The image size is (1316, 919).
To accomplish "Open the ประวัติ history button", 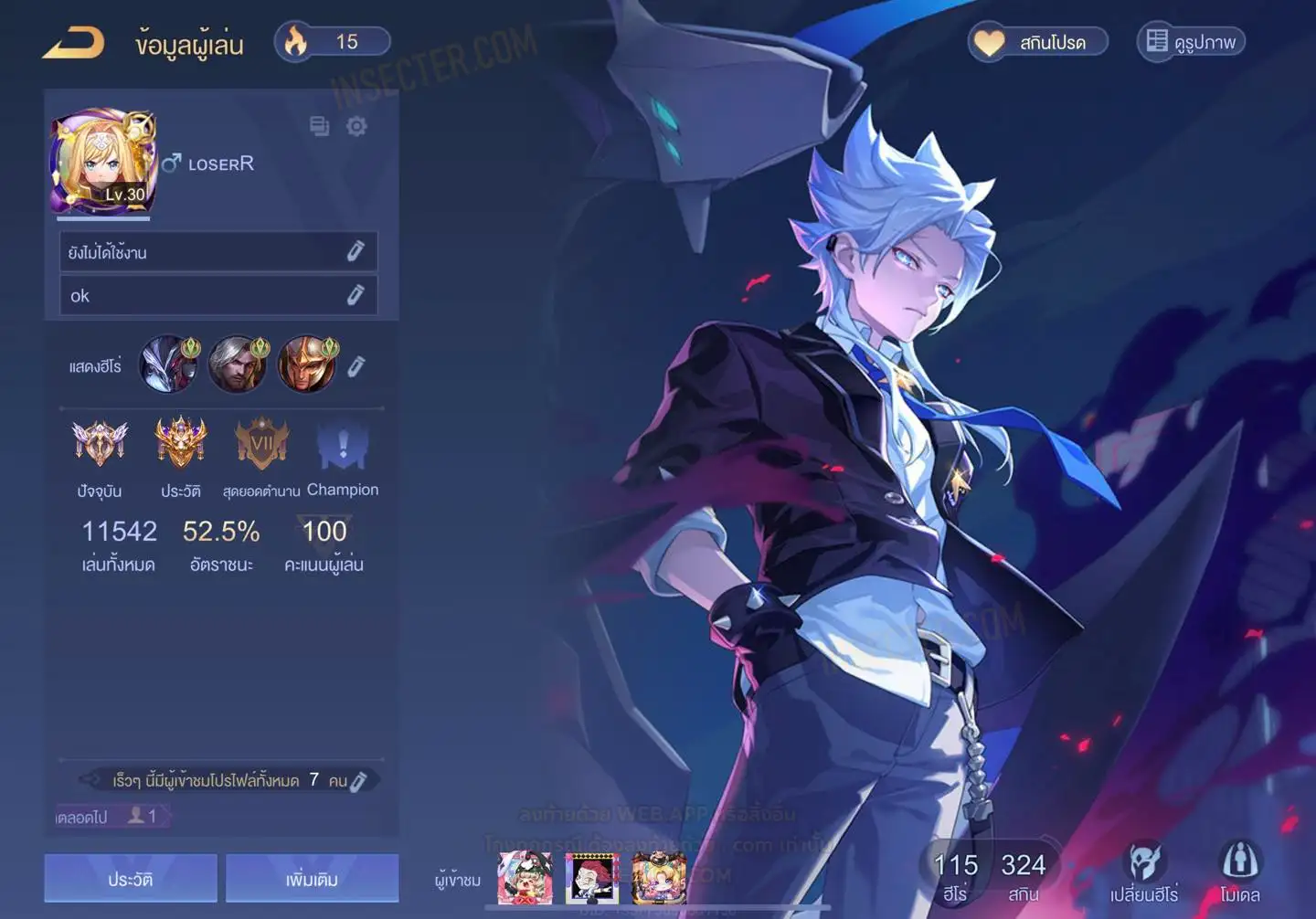I will click(x=131, y=879).
